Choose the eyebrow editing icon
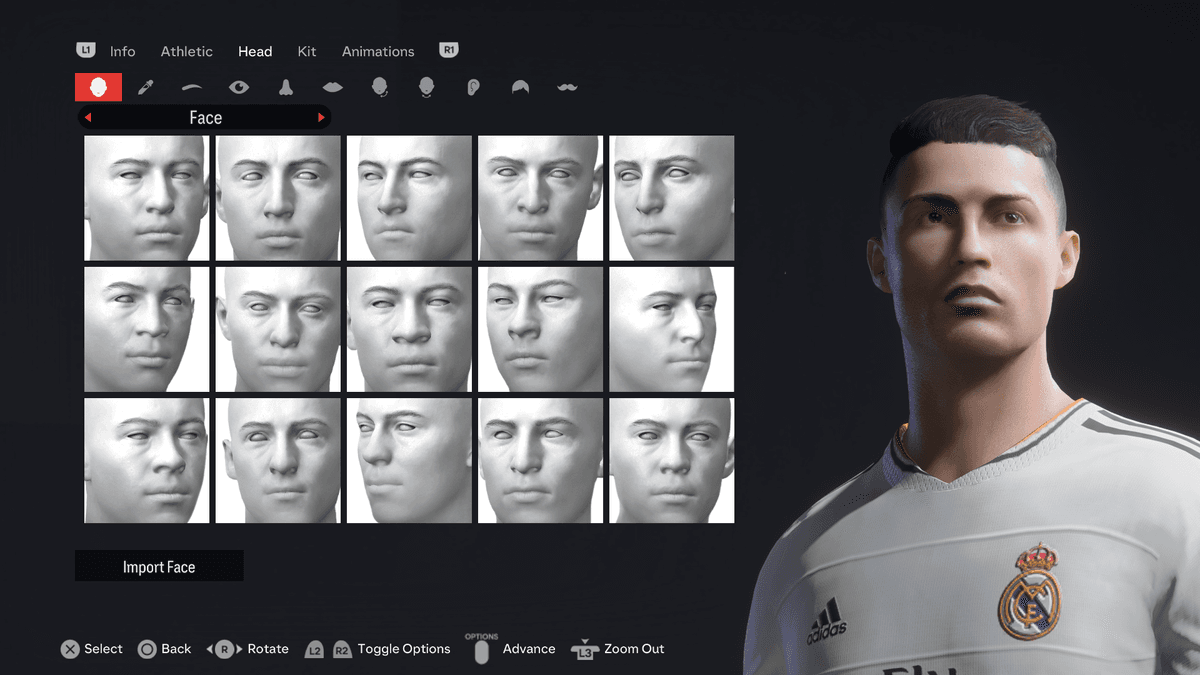 192,87
